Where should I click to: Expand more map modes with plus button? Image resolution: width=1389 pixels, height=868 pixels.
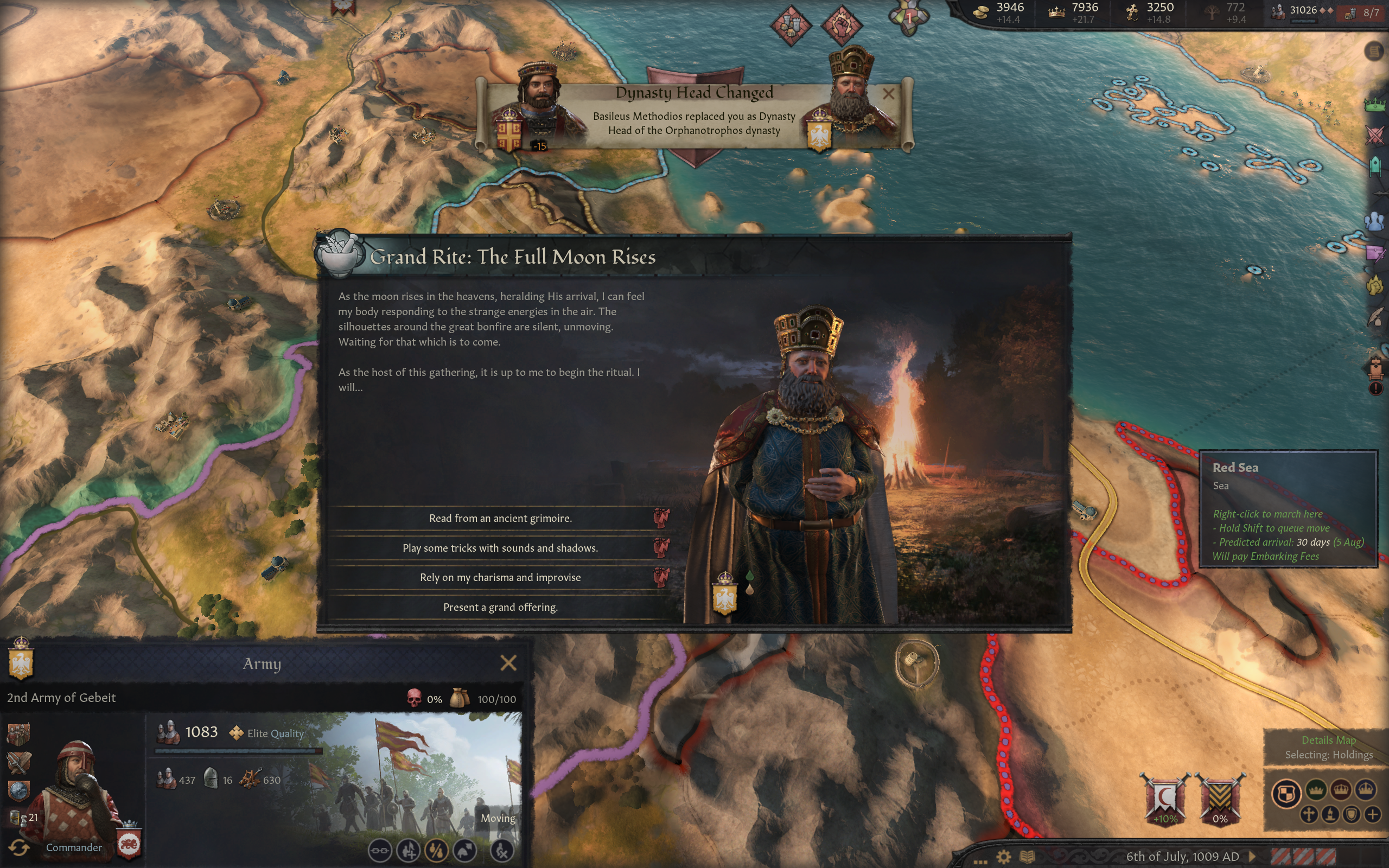1372,815
